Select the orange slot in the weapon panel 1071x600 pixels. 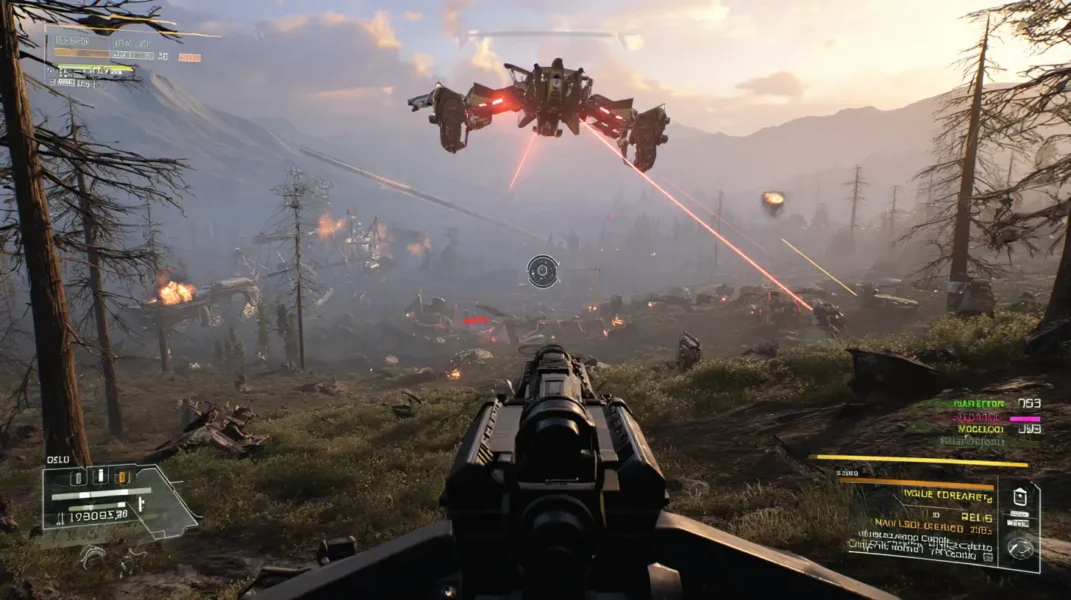[122, 477]
